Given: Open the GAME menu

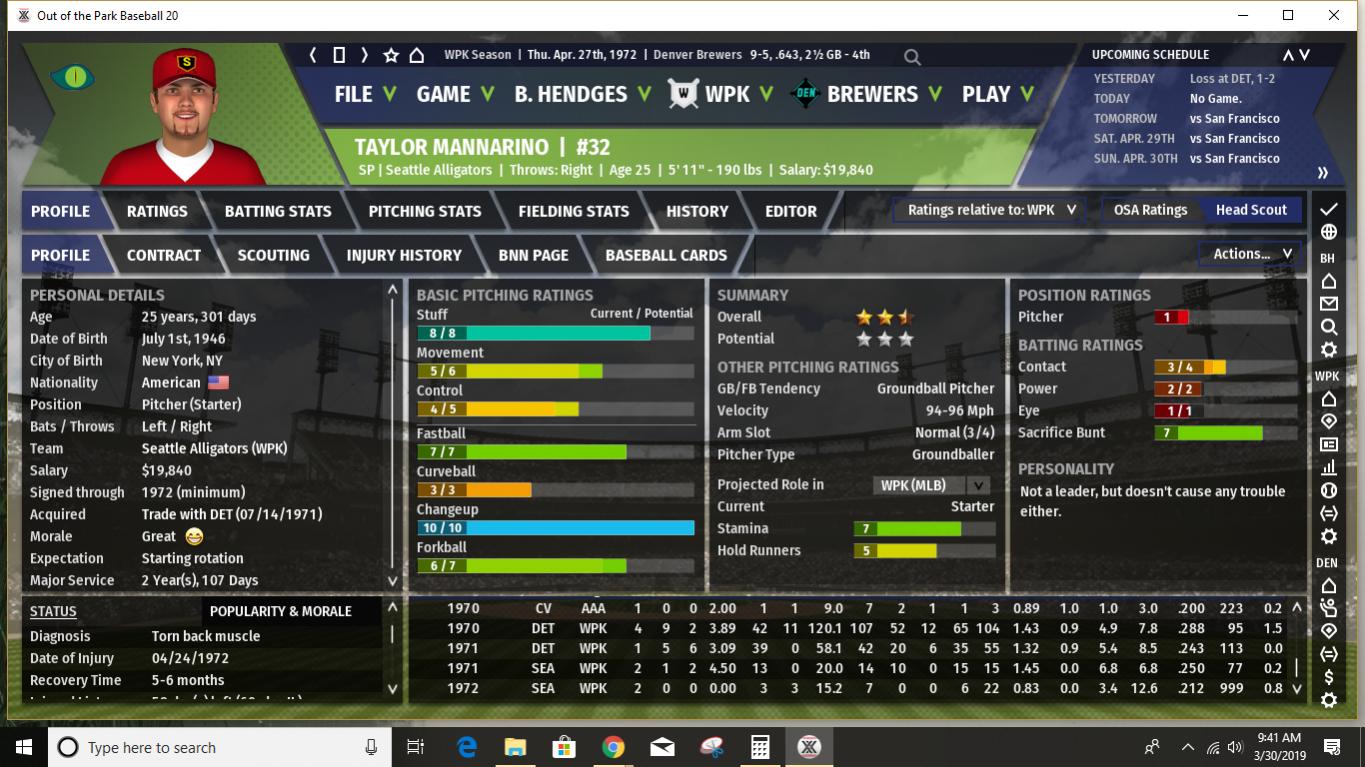Looking at the screenshot, I should tap(455, 94).
